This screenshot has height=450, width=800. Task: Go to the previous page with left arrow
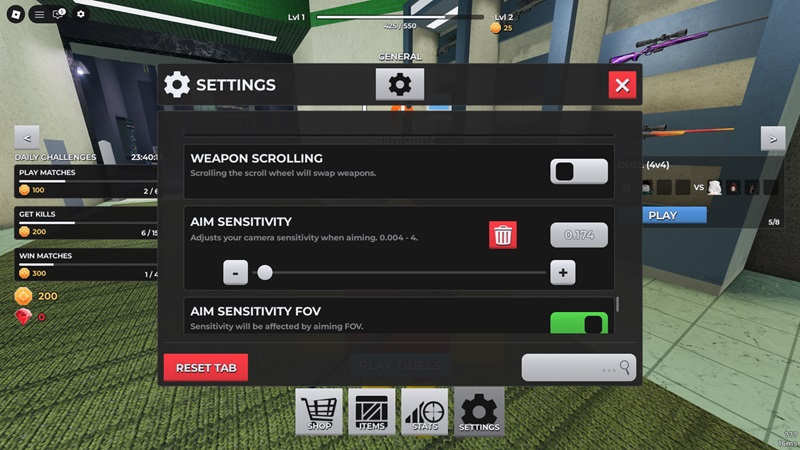tap(27, 138)
